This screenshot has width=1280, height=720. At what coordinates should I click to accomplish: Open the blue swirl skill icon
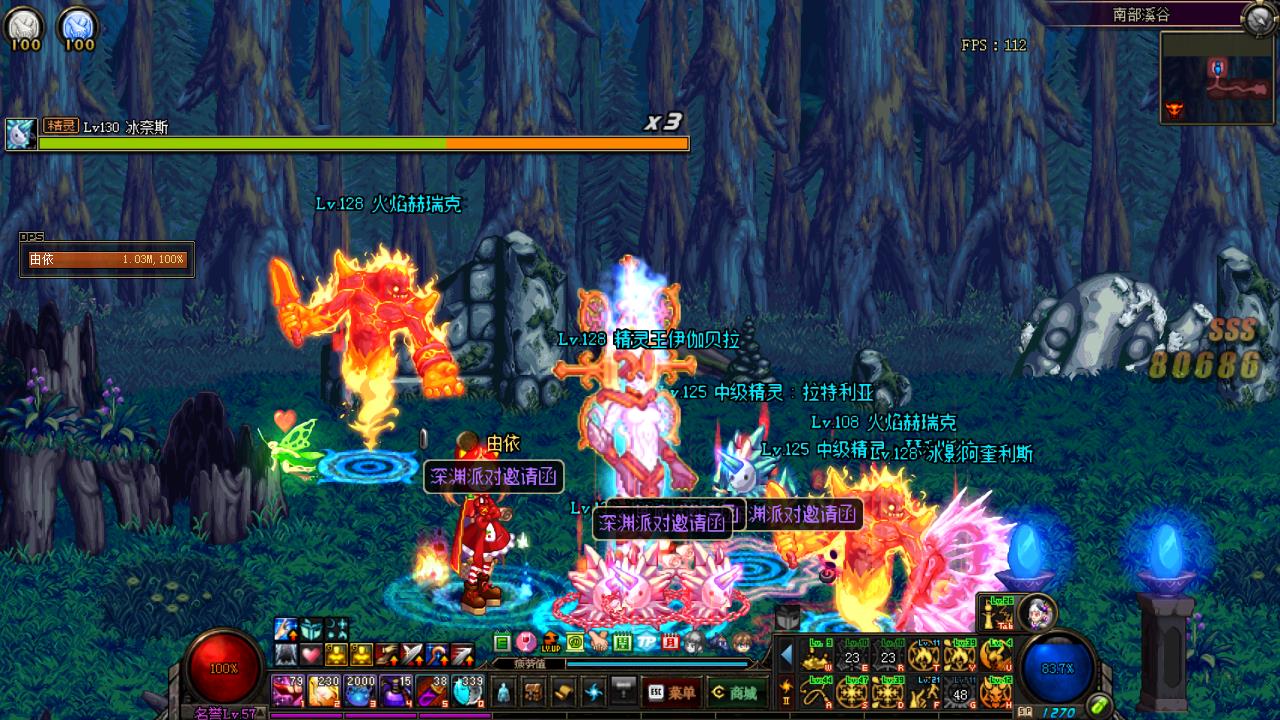(x=595, y=691)
